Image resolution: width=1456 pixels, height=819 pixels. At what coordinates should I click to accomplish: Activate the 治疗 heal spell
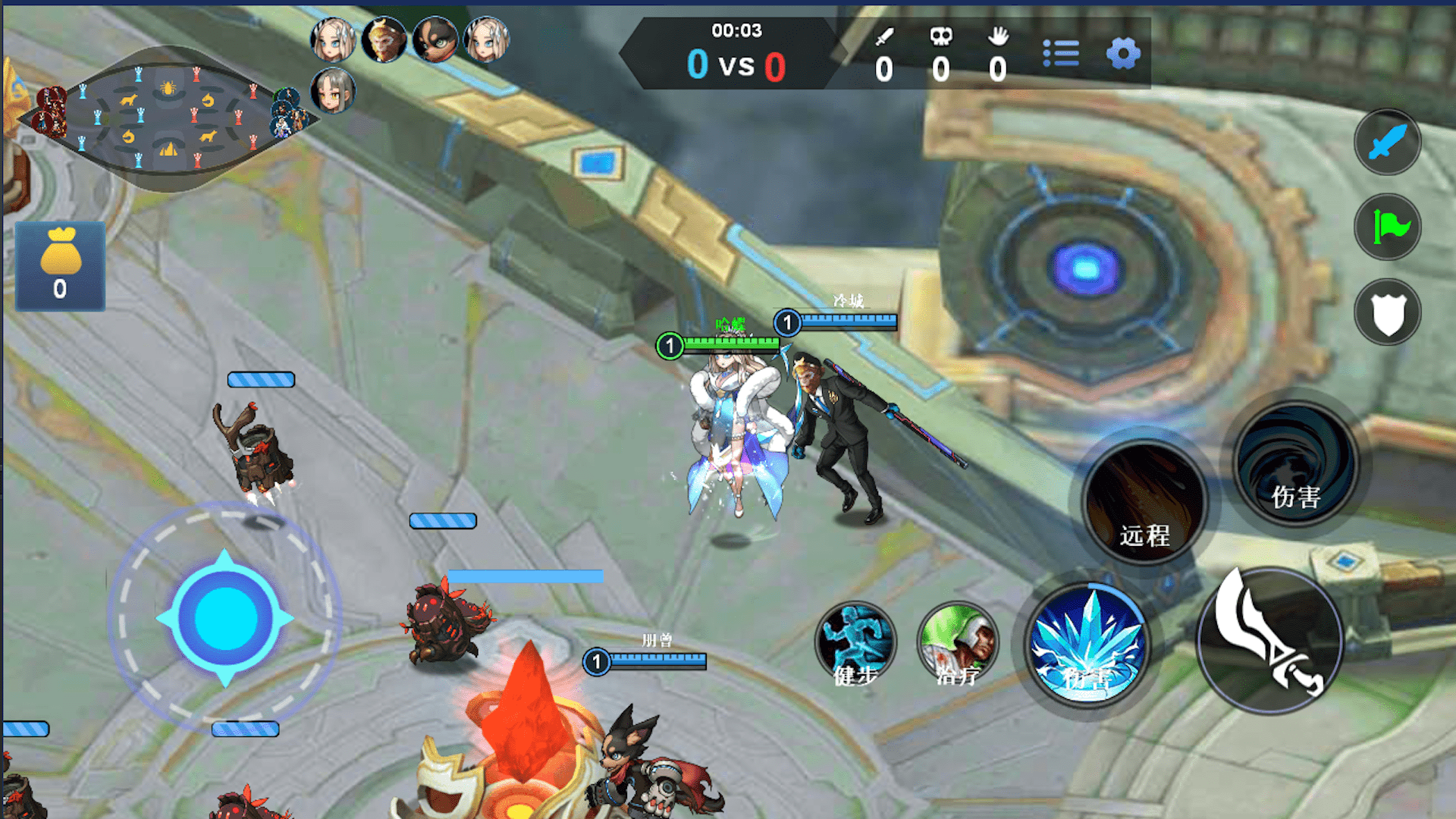[x=958, y=642]
